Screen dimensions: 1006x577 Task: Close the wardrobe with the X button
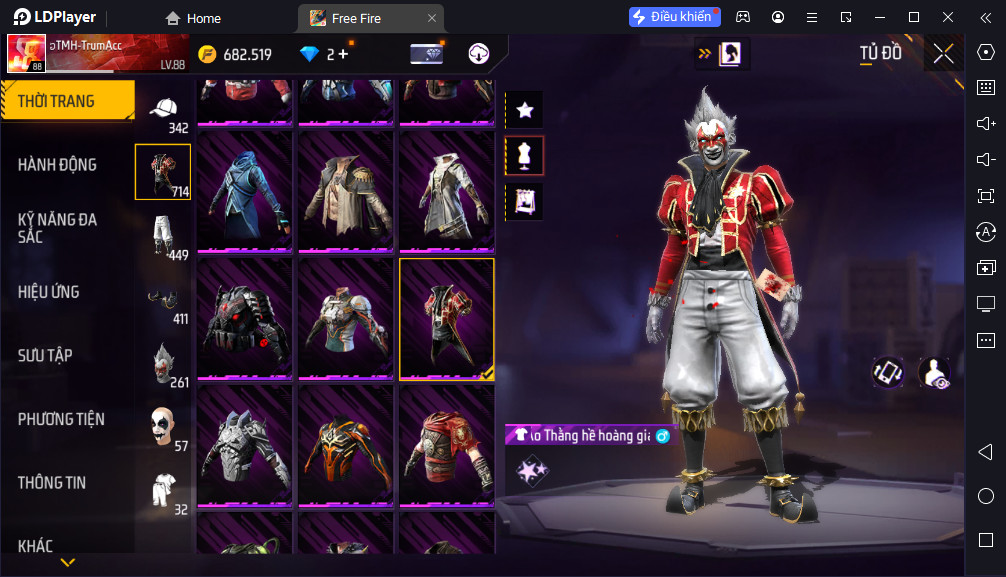[943, 54]
